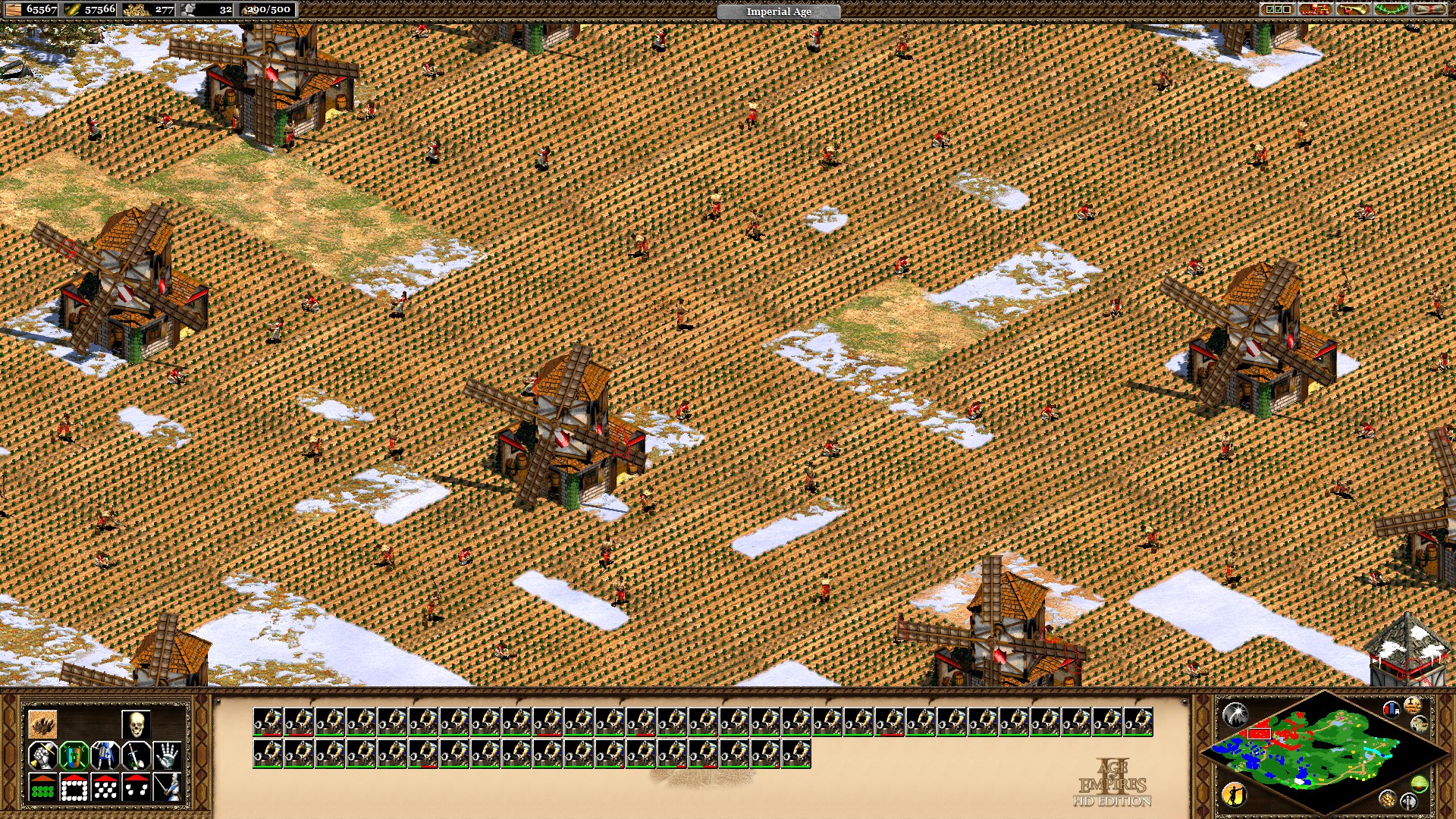The image size is (1456, 819).
Task: Click a villager portrait in the selection queue
Action: click(270, 720)
